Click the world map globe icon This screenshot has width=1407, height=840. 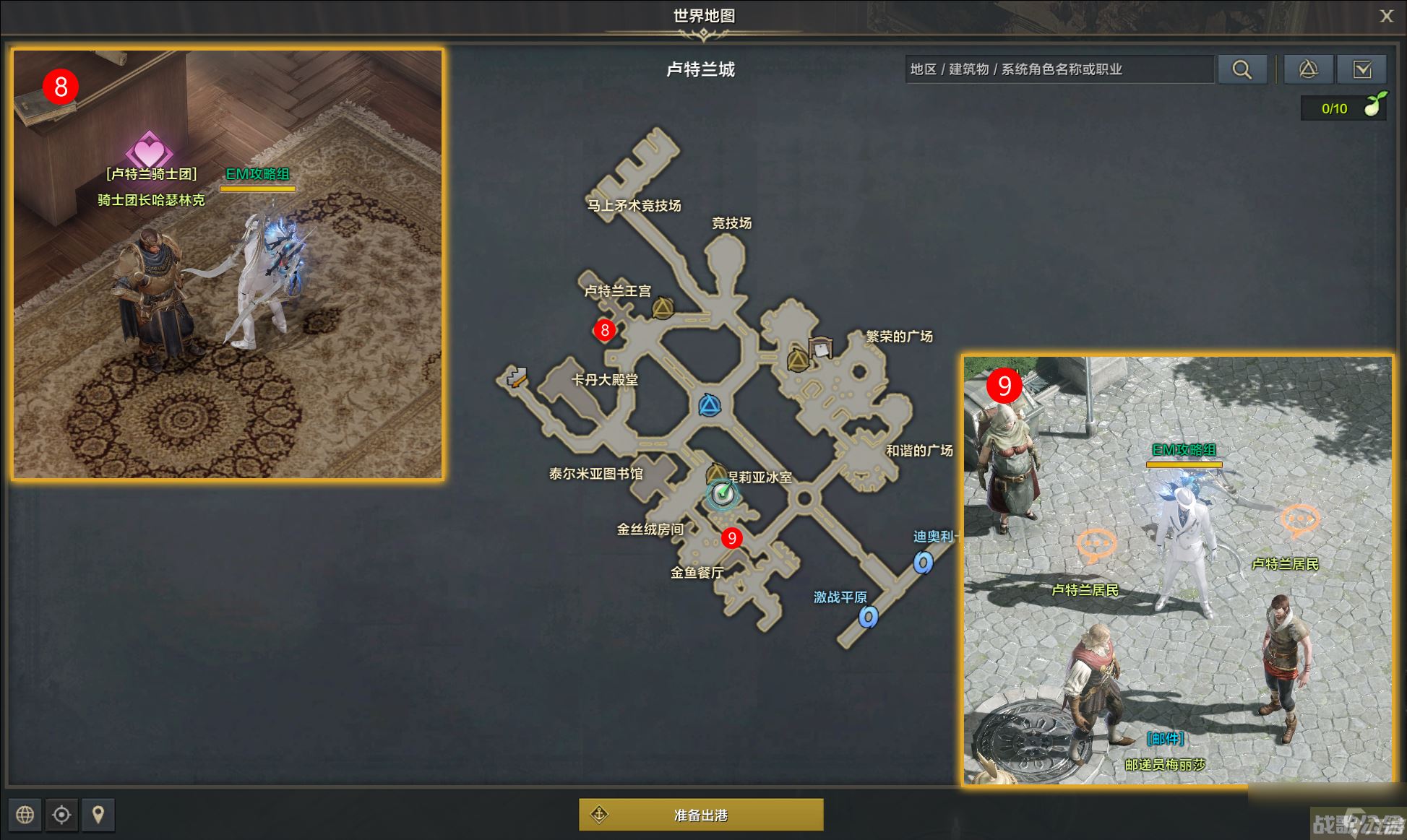pos(25,815)
